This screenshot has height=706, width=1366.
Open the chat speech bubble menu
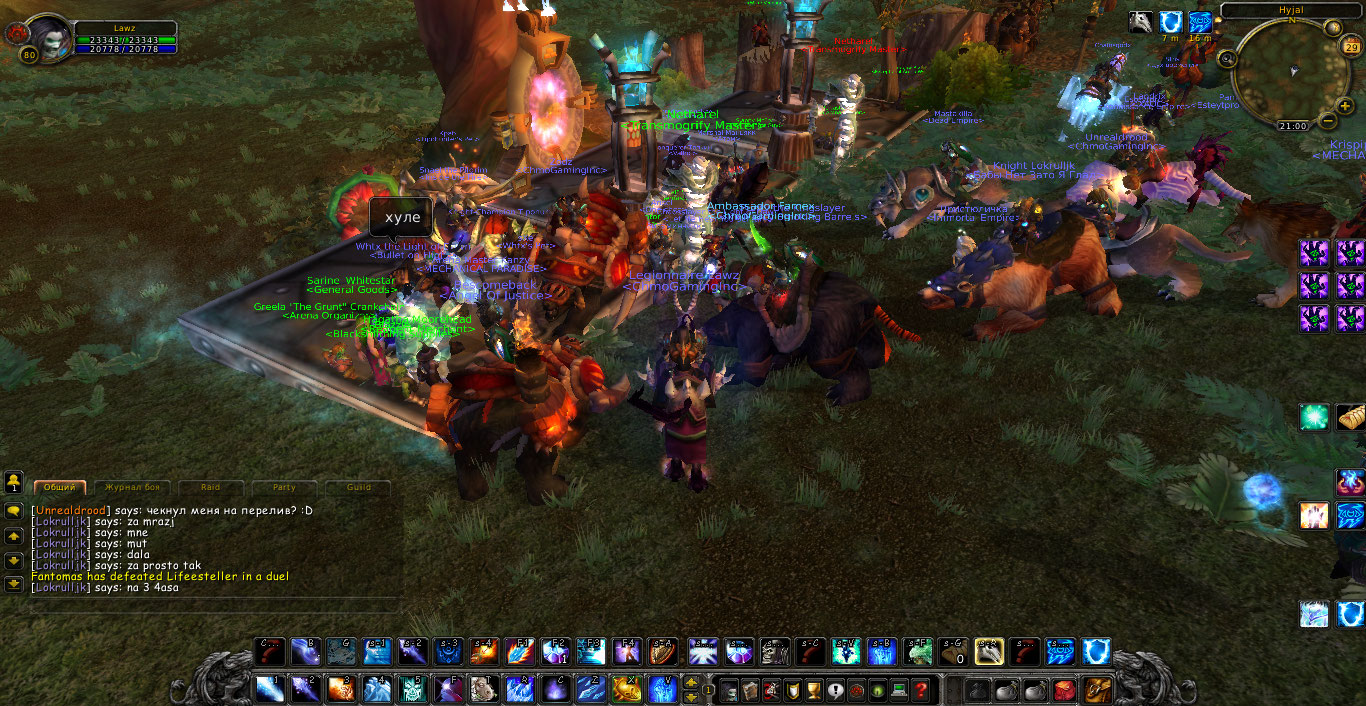coord(14,510)
